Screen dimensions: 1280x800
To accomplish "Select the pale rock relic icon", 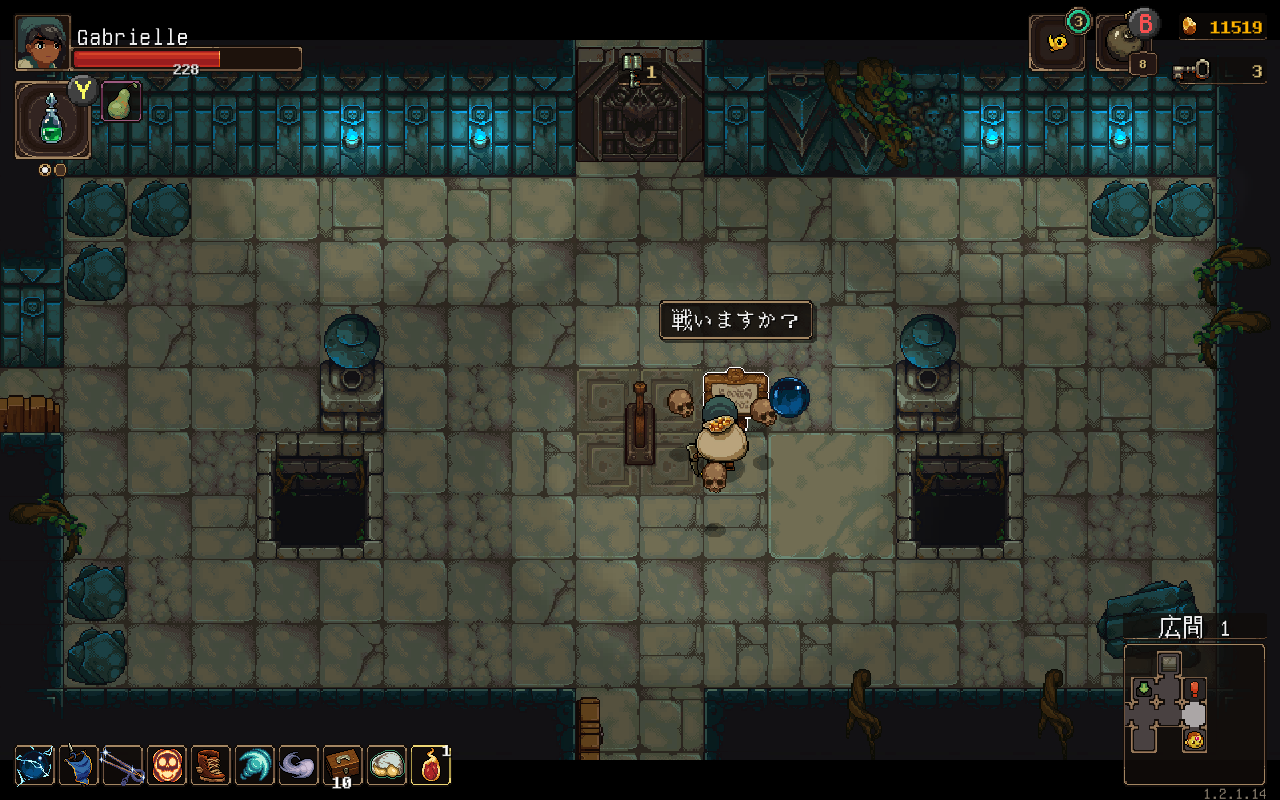I will (x=387, y=766).
